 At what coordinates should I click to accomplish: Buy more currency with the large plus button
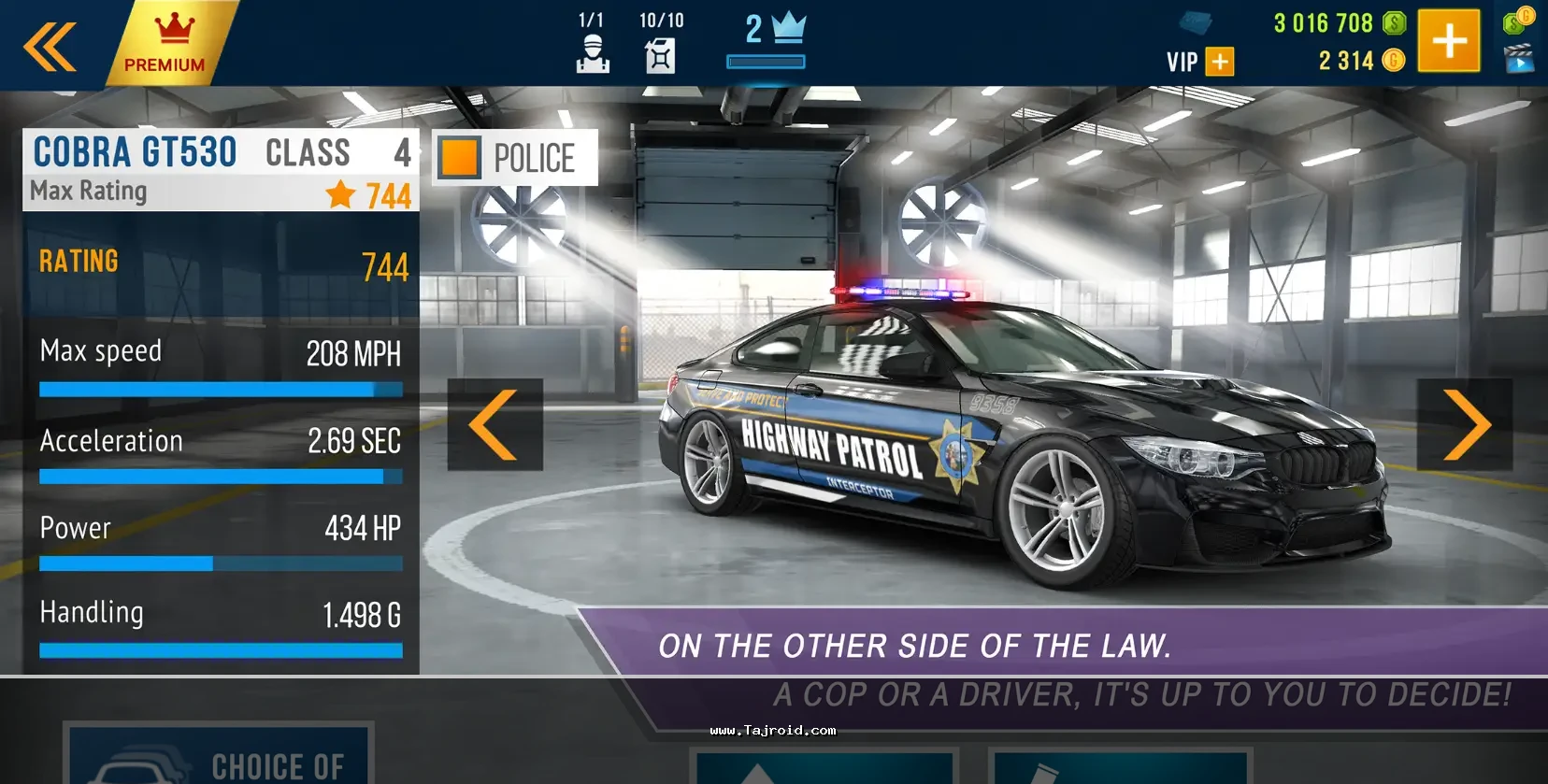(1448, 41)
